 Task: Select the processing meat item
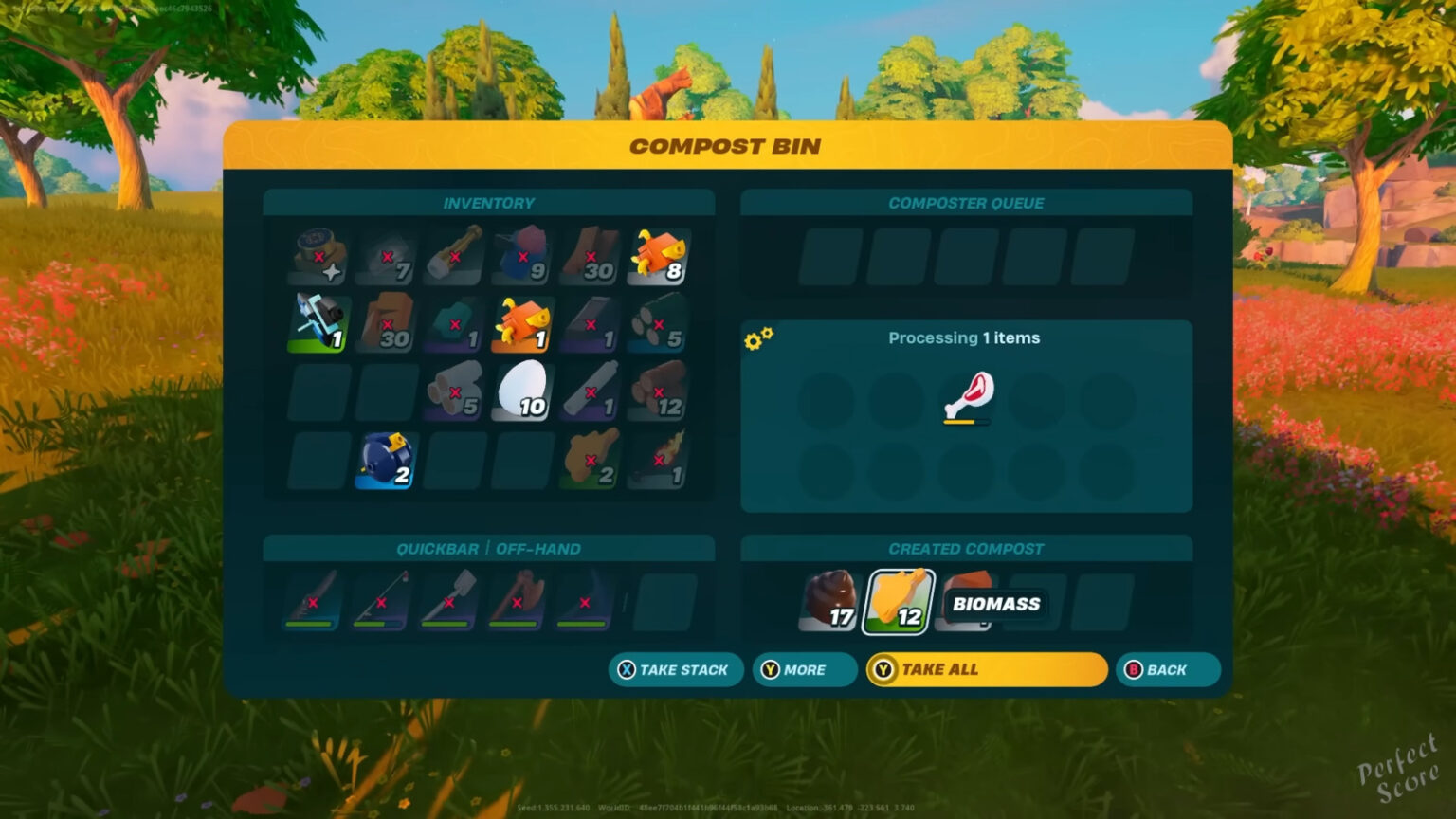coord(967,396)
